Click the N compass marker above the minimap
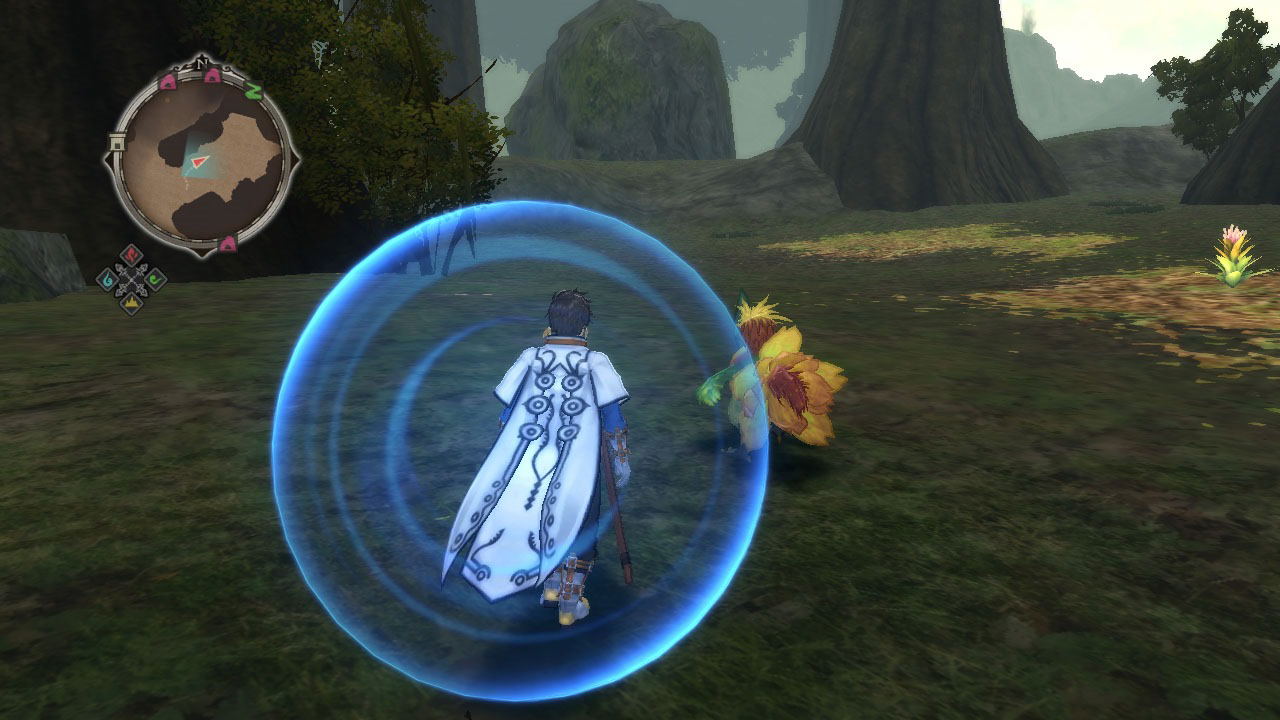Screen dimensions: 1280x720 [201, 63]
